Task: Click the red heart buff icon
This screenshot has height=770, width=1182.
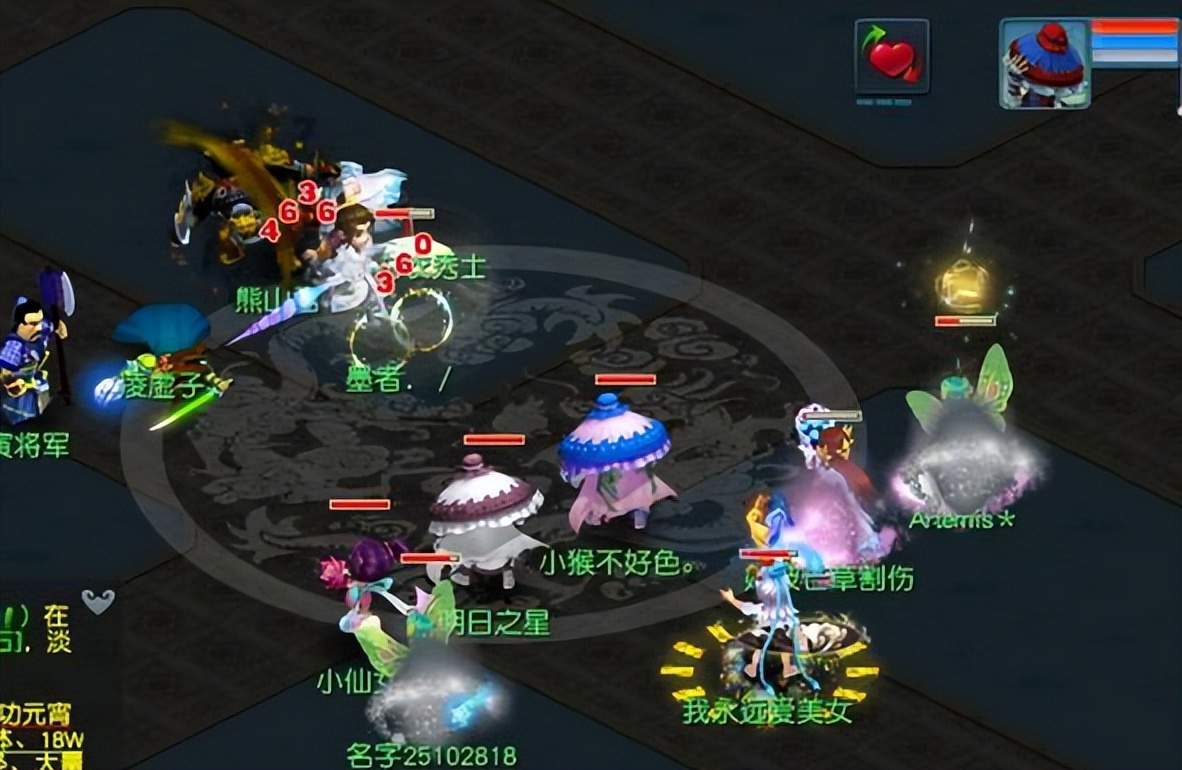Action: pyautogui.click(x=891, y=57)
